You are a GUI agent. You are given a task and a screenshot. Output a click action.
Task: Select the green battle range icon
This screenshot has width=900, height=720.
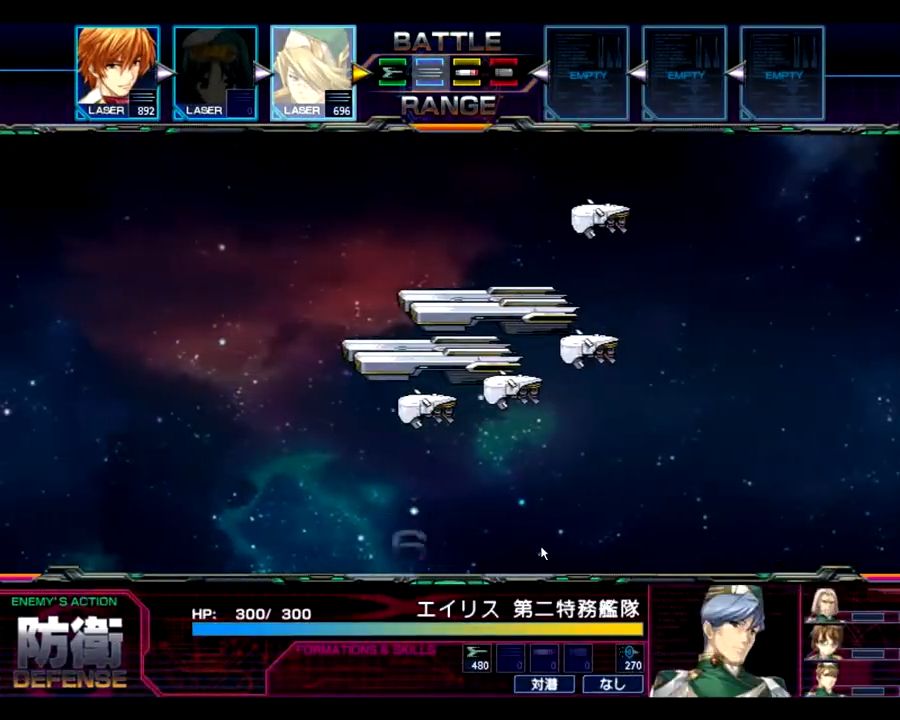(x=393, y=72)
